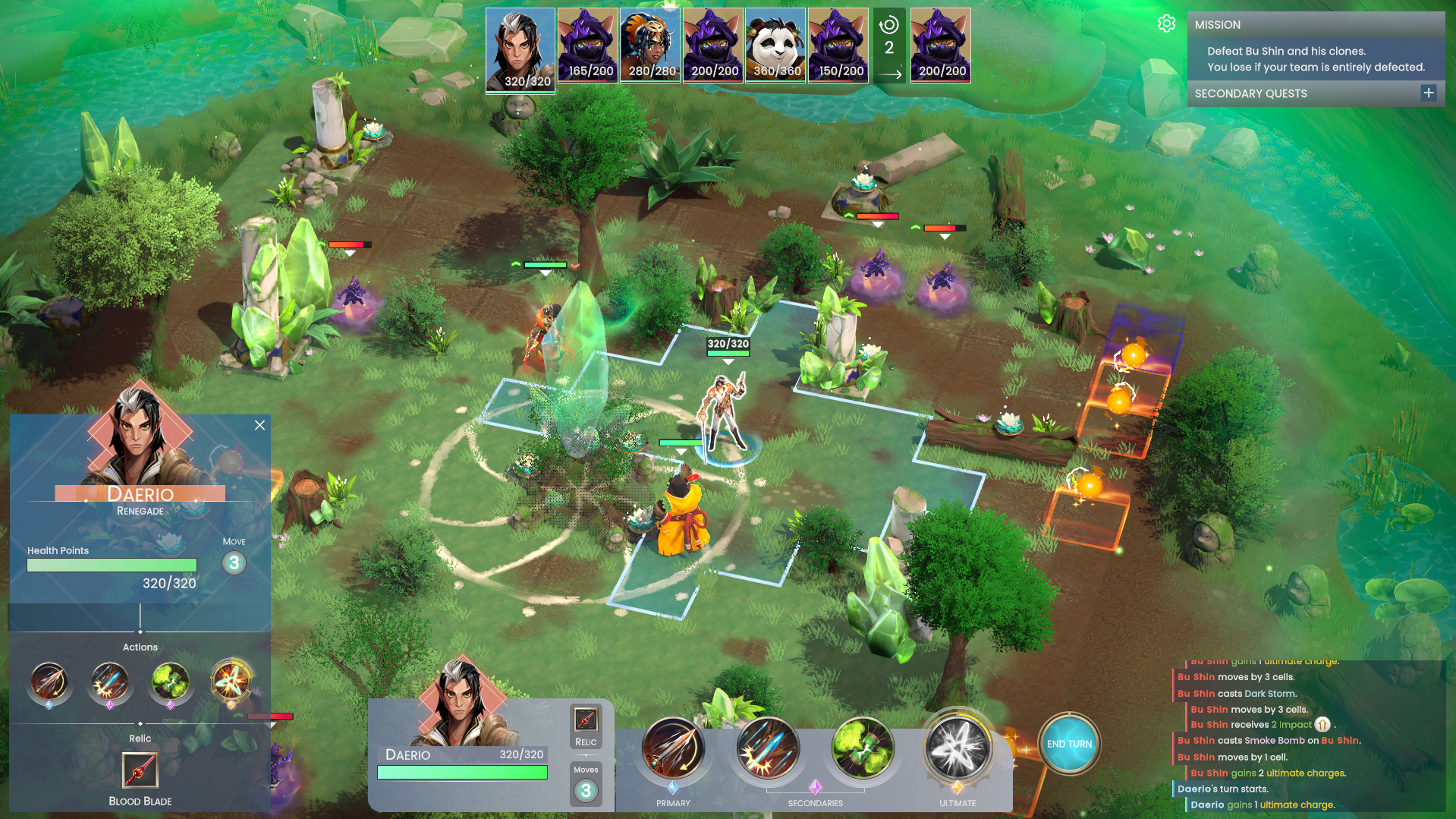Expand the Secondary Quests section

coord(1429,93)
